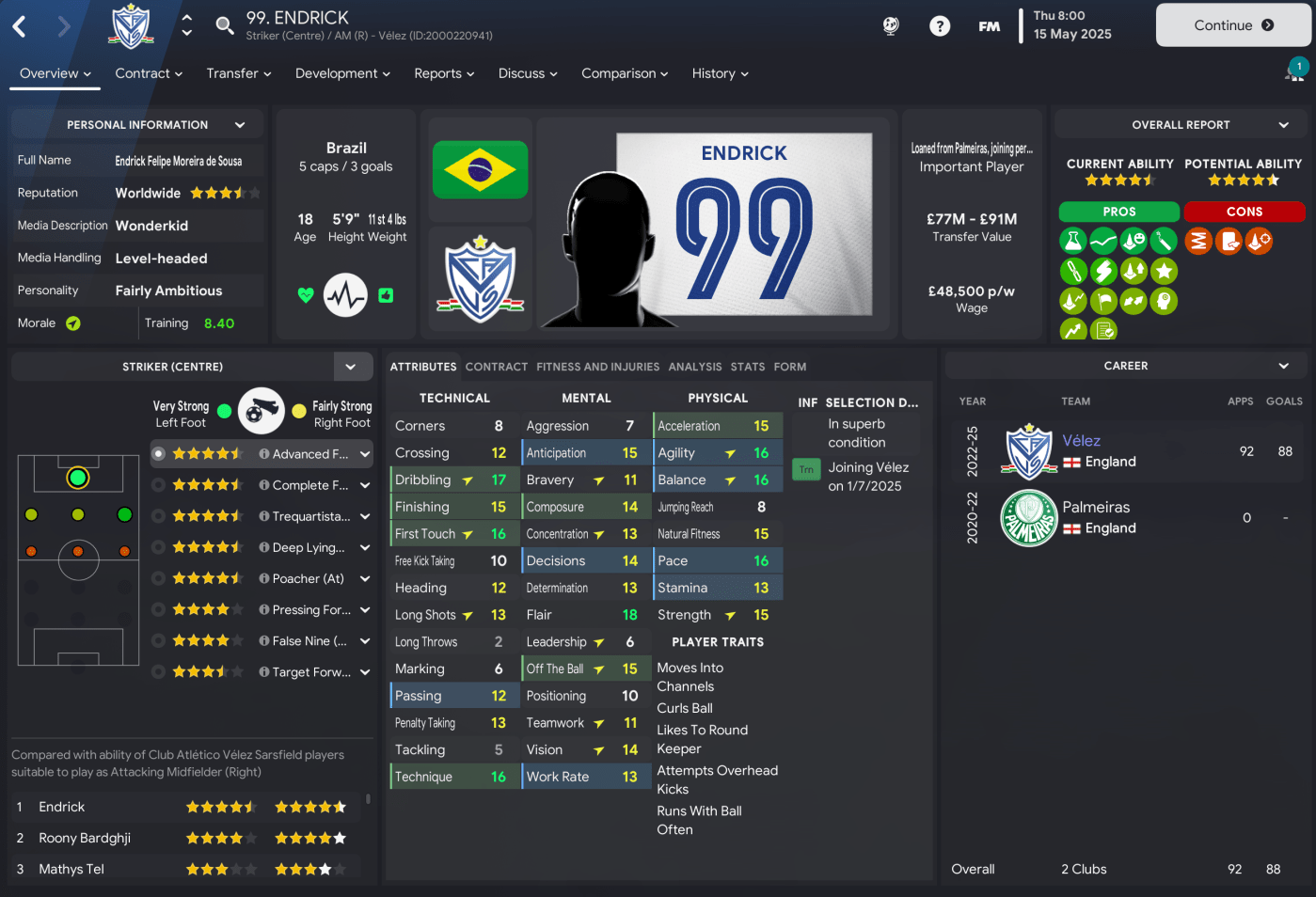Viewport: 1316px width, 897px height.
Task: Switch to the Analysis tab
Action: (x=695, y=367)
